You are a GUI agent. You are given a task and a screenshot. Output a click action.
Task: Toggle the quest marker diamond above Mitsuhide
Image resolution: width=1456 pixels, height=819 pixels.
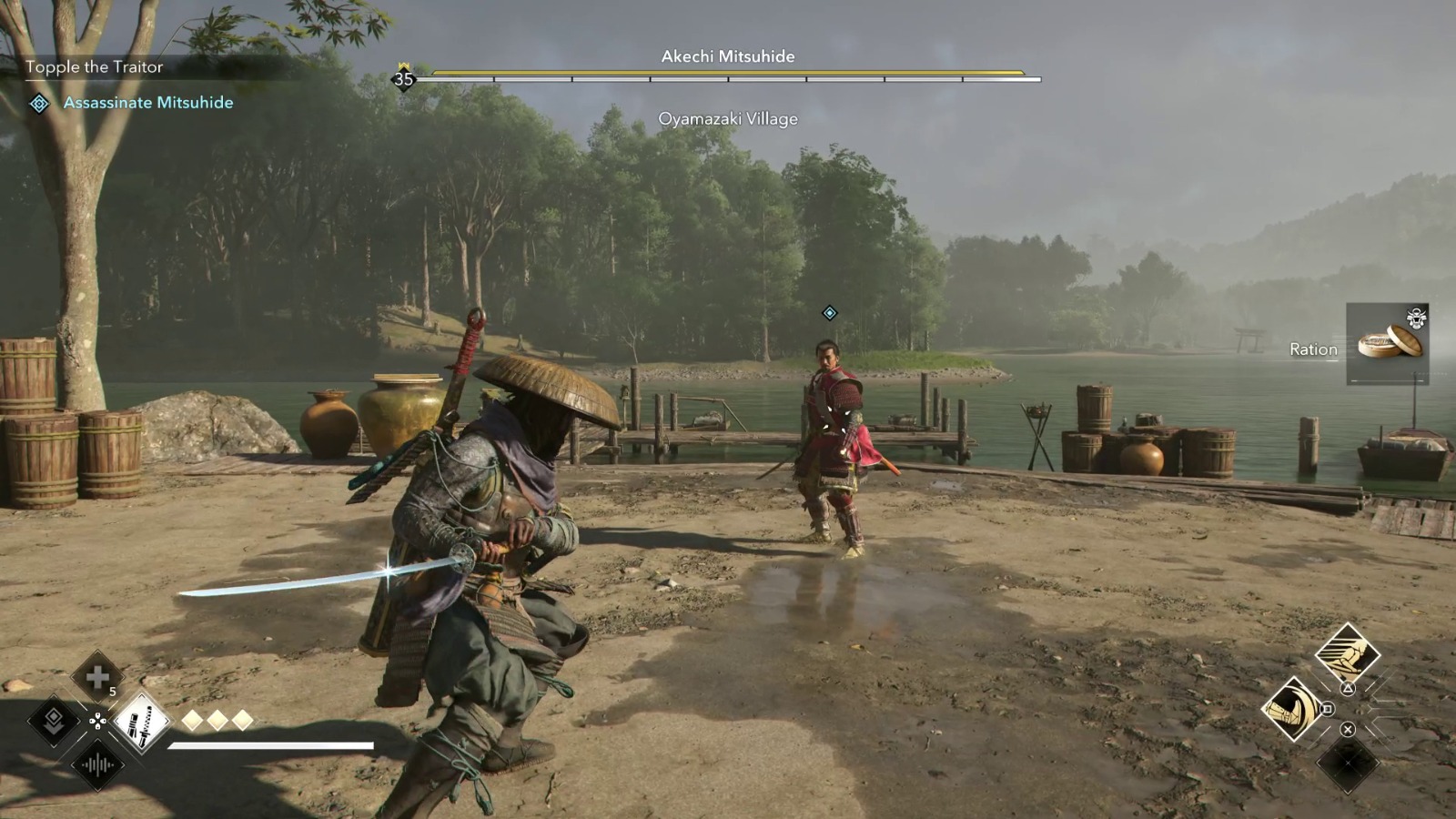click(828, 311)
